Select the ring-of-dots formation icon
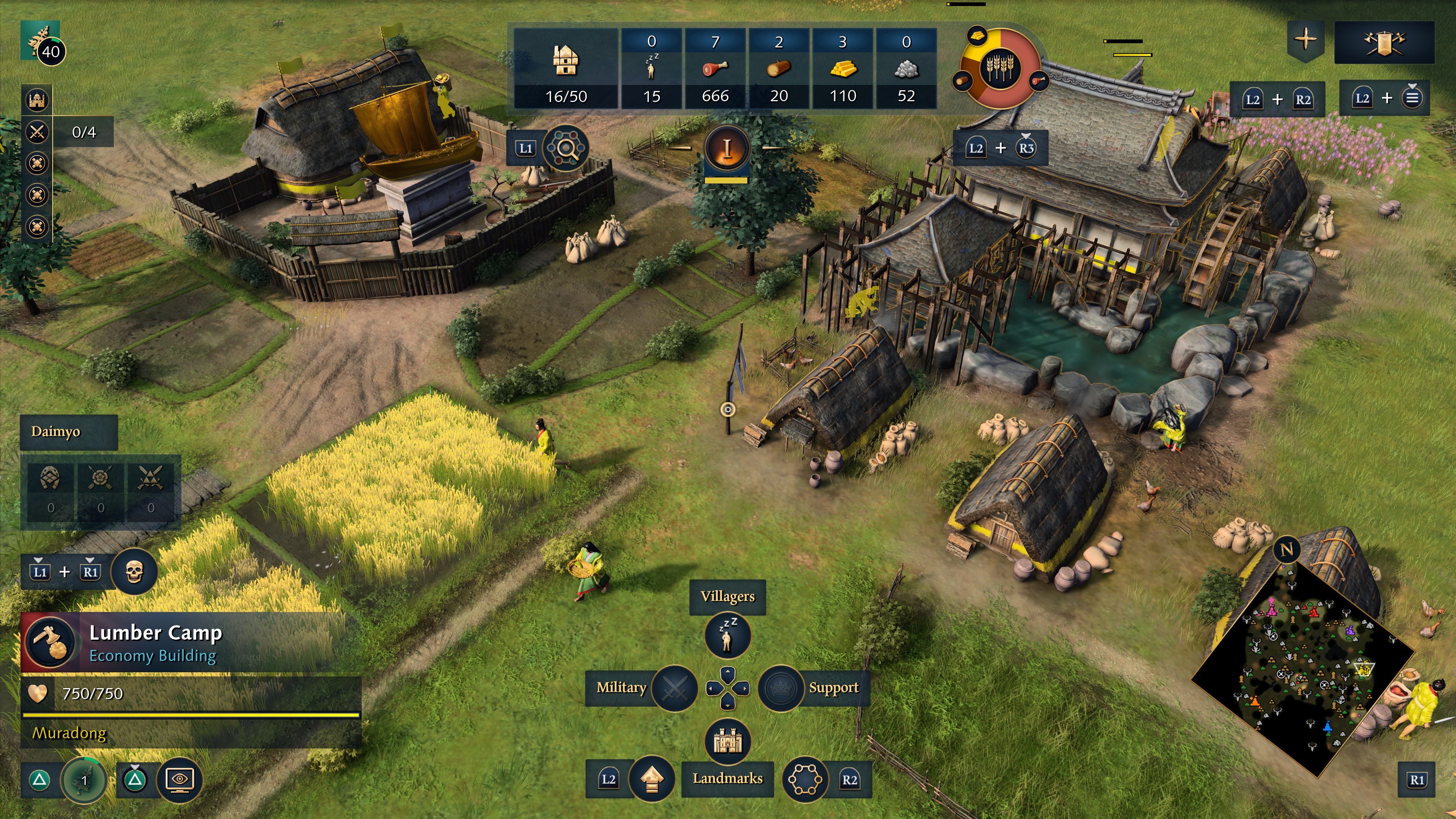 805,780
